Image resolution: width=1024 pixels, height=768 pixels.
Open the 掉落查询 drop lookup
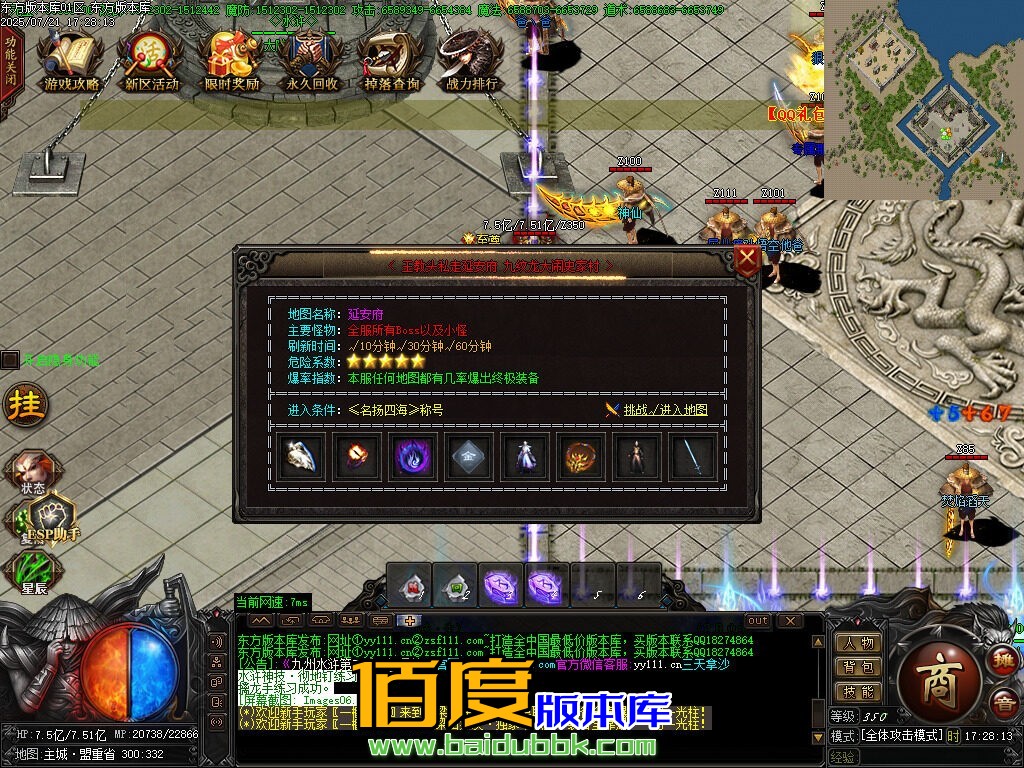(x=391, y=62)
